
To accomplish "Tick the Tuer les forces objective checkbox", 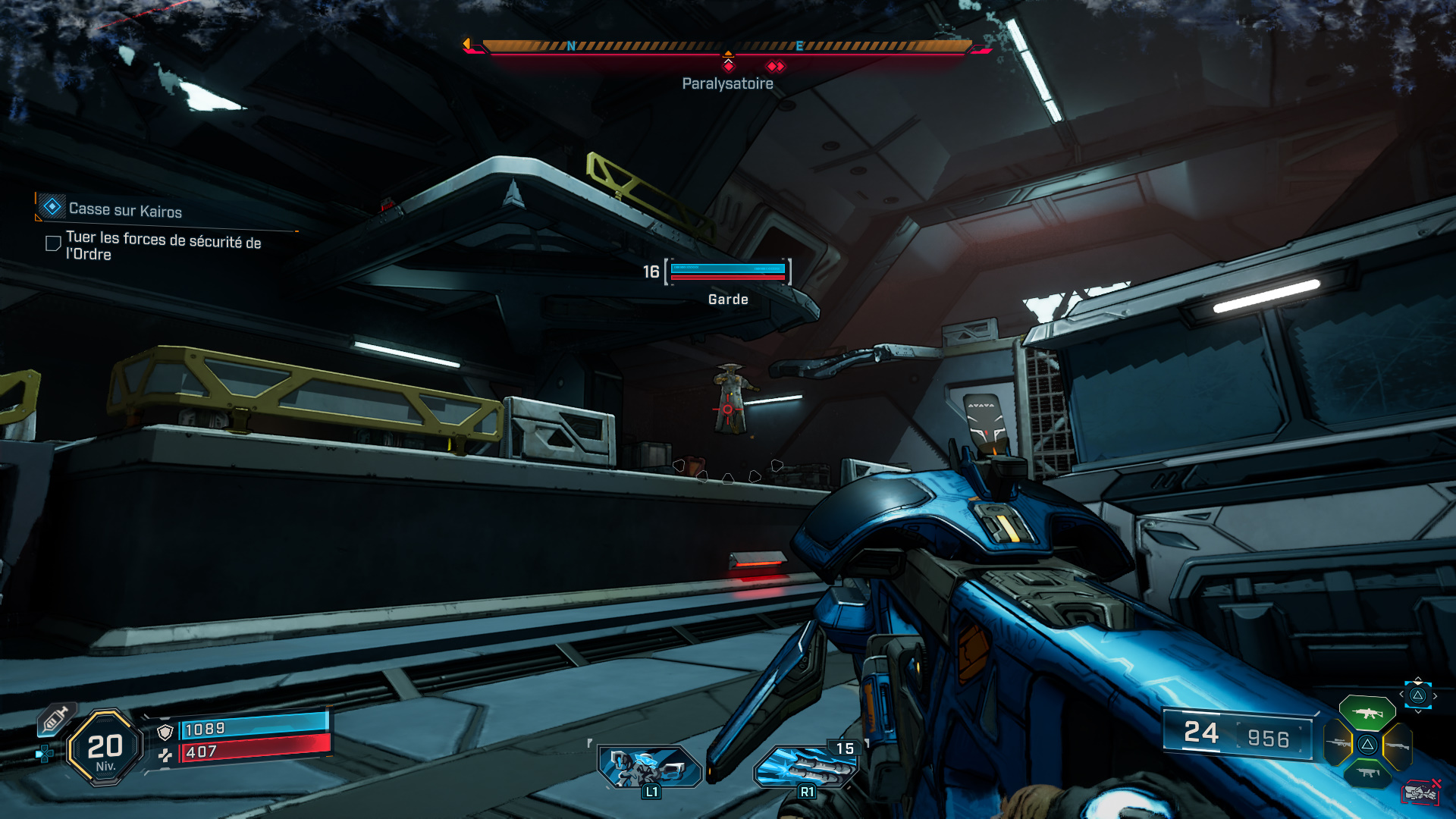I will click(x=53, y=243).
